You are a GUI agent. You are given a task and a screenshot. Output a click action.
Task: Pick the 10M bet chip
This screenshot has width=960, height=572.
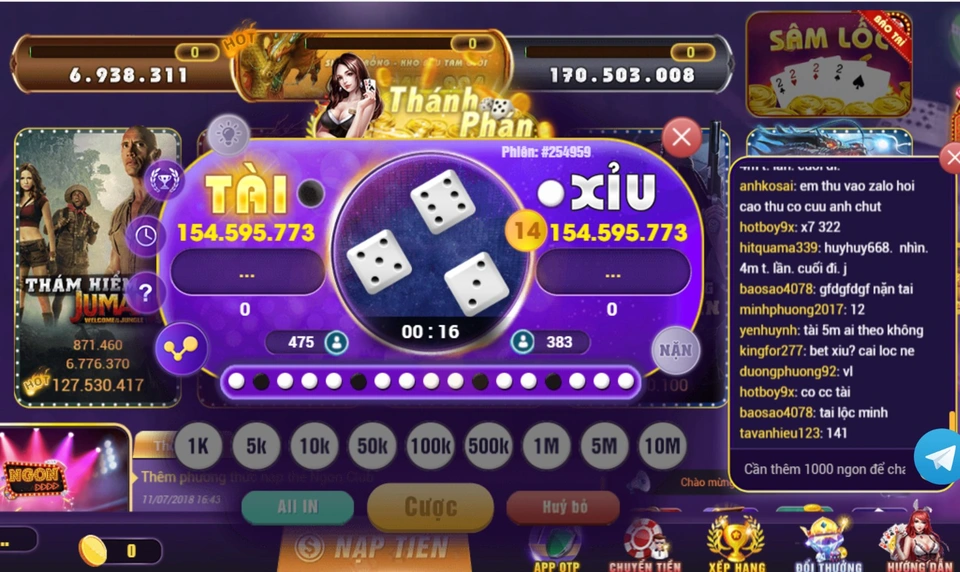[x=662, y=447]
